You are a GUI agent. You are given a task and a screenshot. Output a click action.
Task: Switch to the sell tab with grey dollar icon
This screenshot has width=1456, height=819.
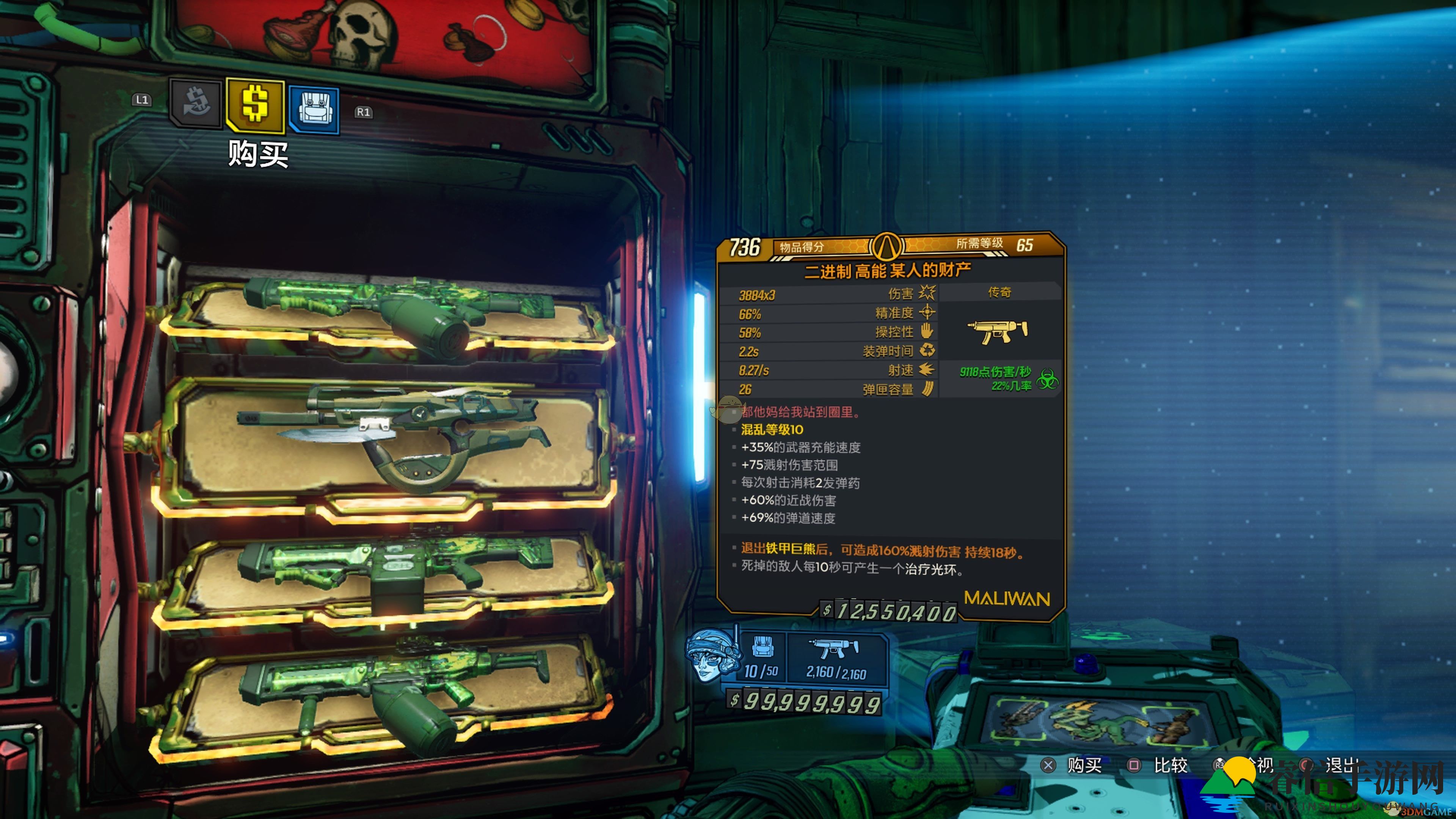[x=196, y=104]
